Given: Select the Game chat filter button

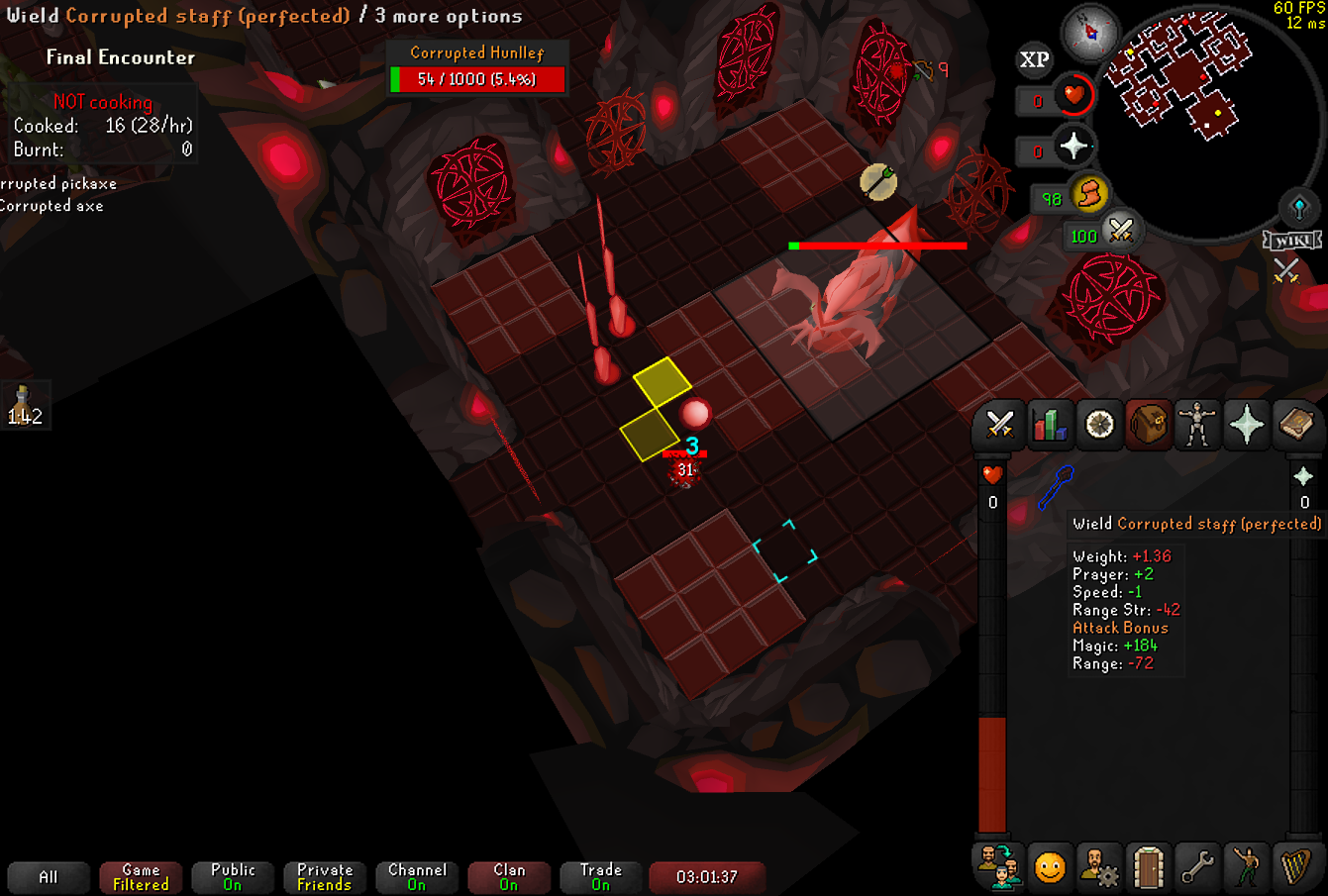Looking at the screenshot, I should click(x=141, y=877).
